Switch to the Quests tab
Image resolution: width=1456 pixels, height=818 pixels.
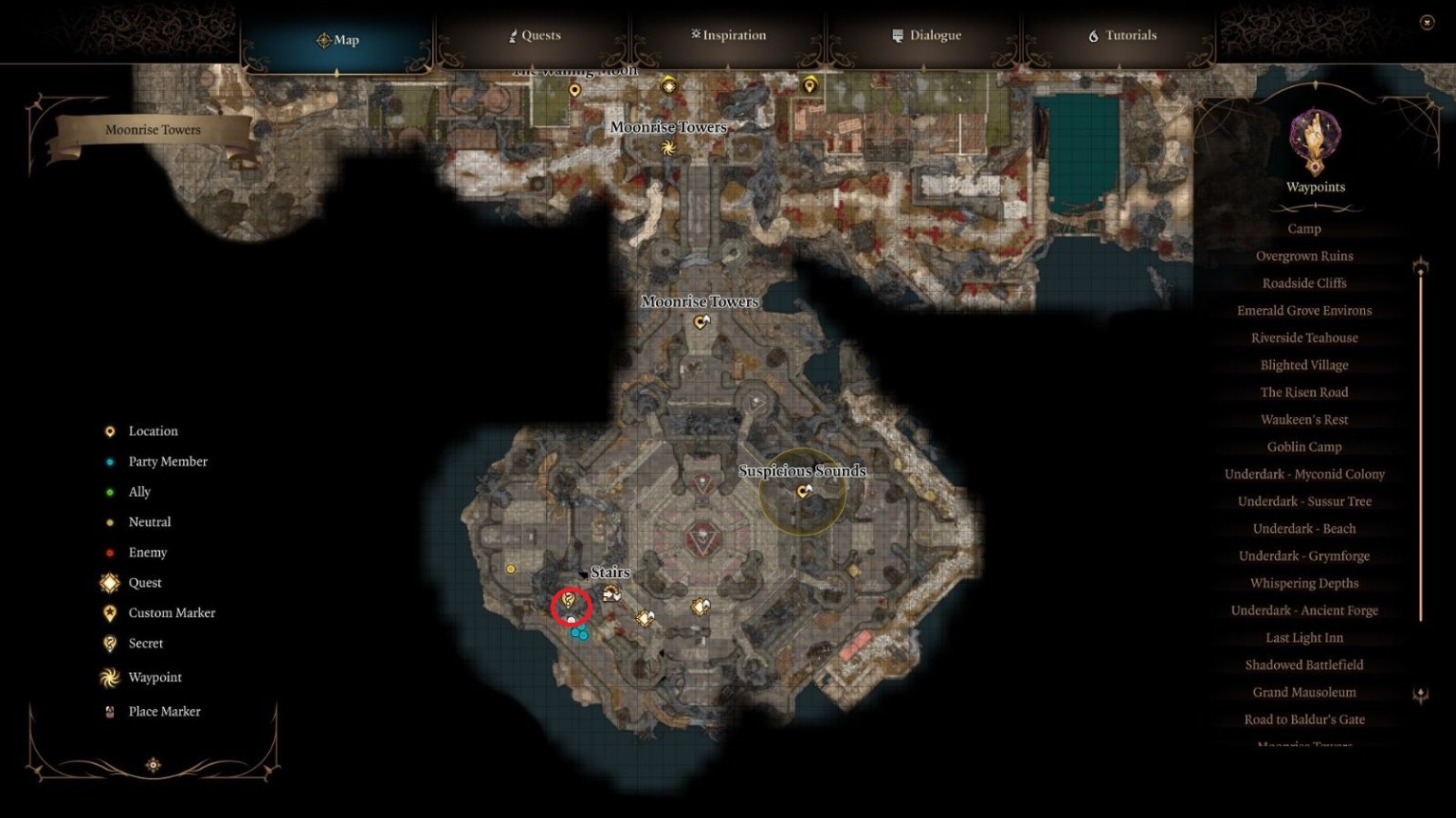tap(534, 35)
